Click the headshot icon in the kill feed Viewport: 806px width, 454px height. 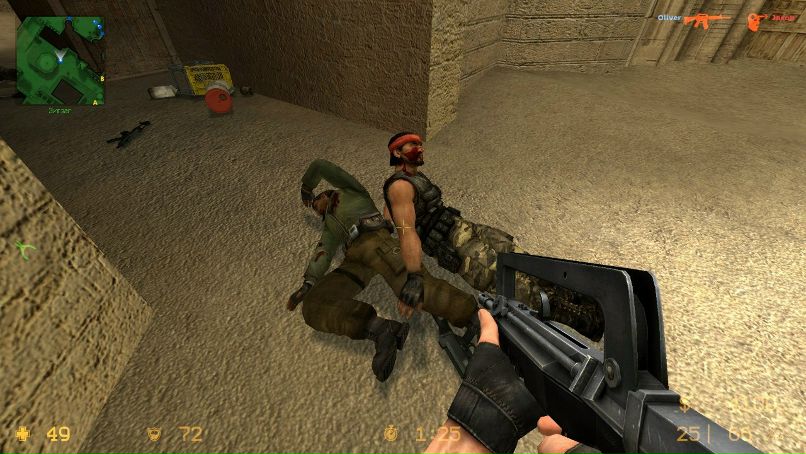[755, 19]
